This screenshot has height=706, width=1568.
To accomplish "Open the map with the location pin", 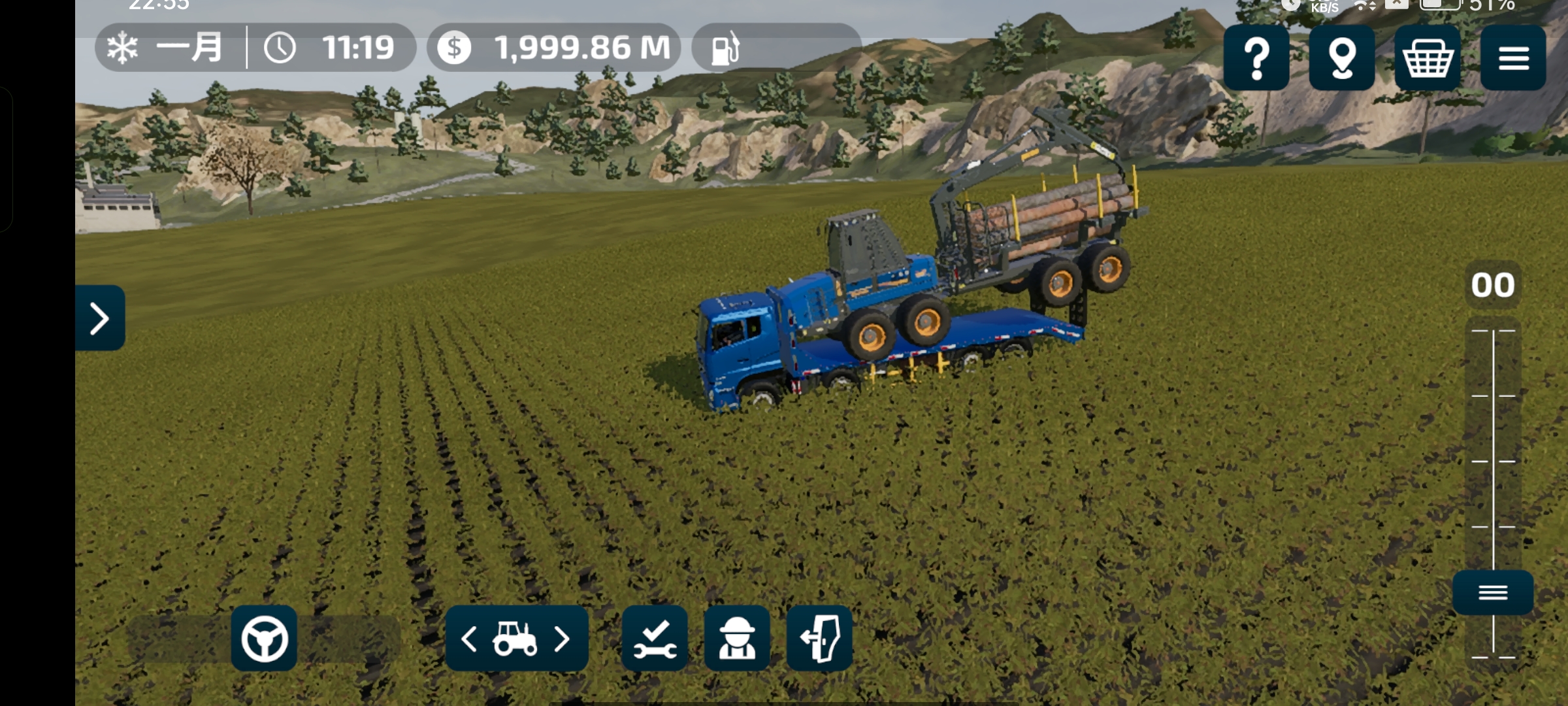I will coord(1341,58).
